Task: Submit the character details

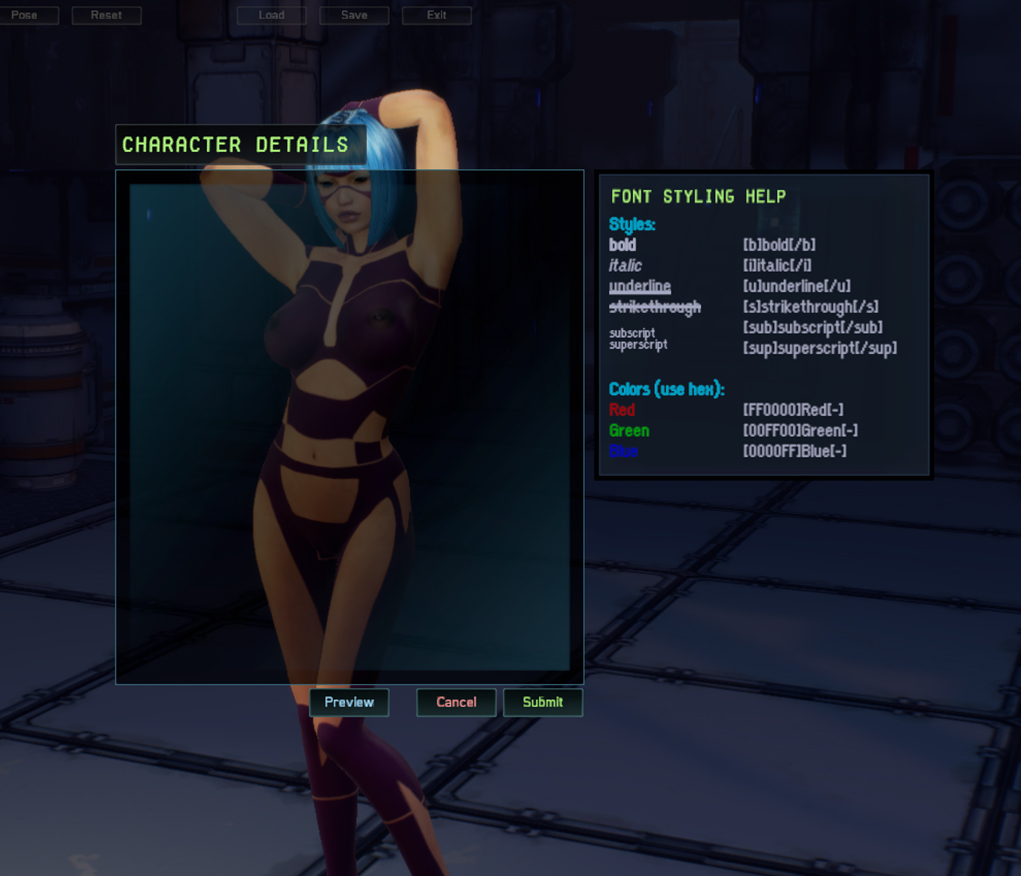Action: point(543,702)
